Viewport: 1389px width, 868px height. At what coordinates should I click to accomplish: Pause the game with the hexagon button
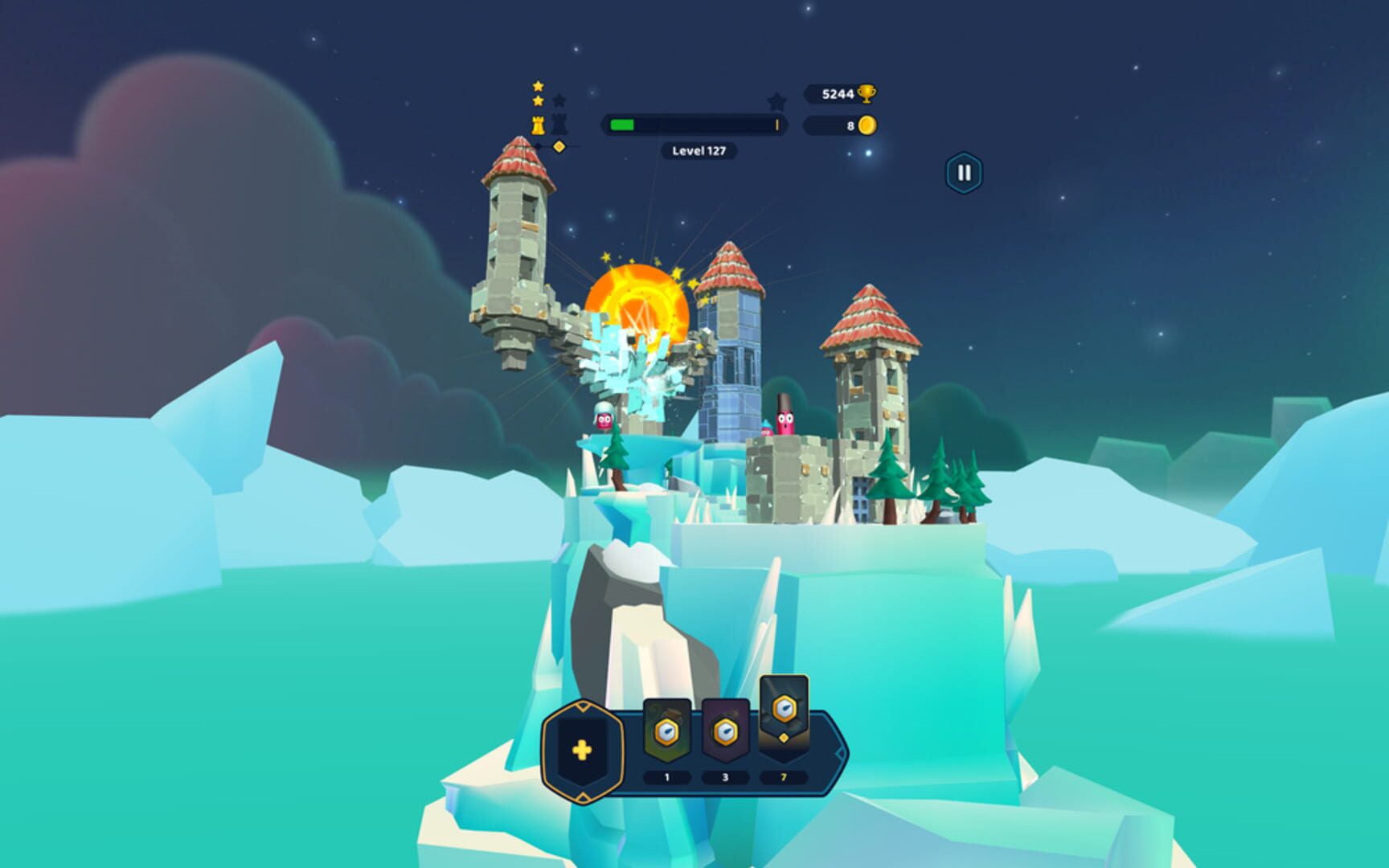[x=963, y=173]
